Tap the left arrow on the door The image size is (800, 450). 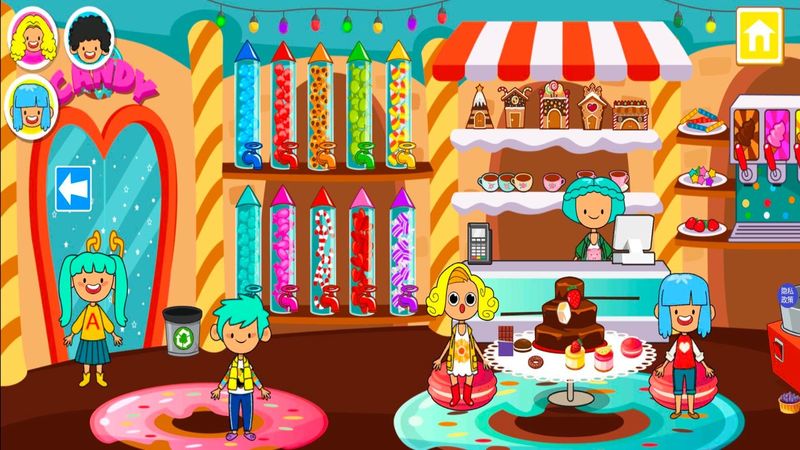(x=73, y=185)
